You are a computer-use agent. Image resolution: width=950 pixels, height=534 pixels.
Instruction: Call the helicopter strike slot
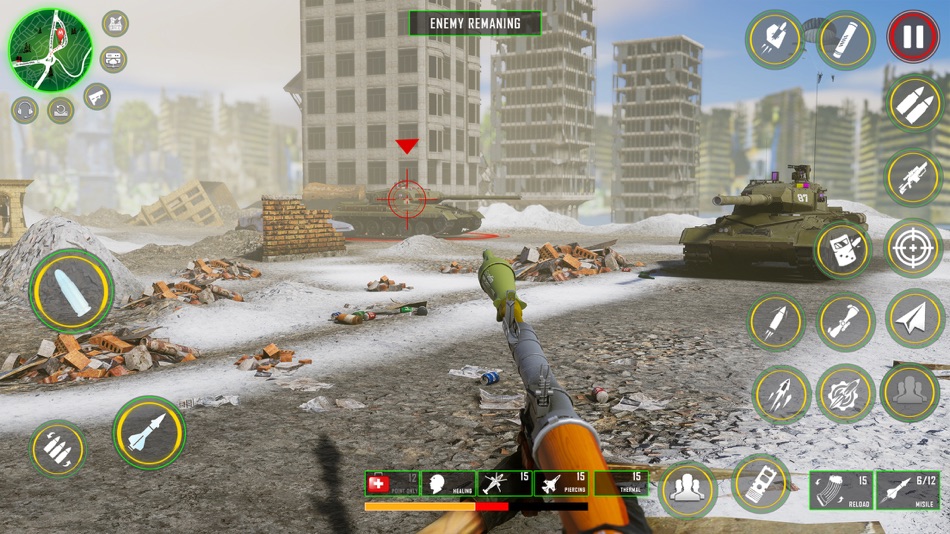pyautogui.click(x=504, y=484)
